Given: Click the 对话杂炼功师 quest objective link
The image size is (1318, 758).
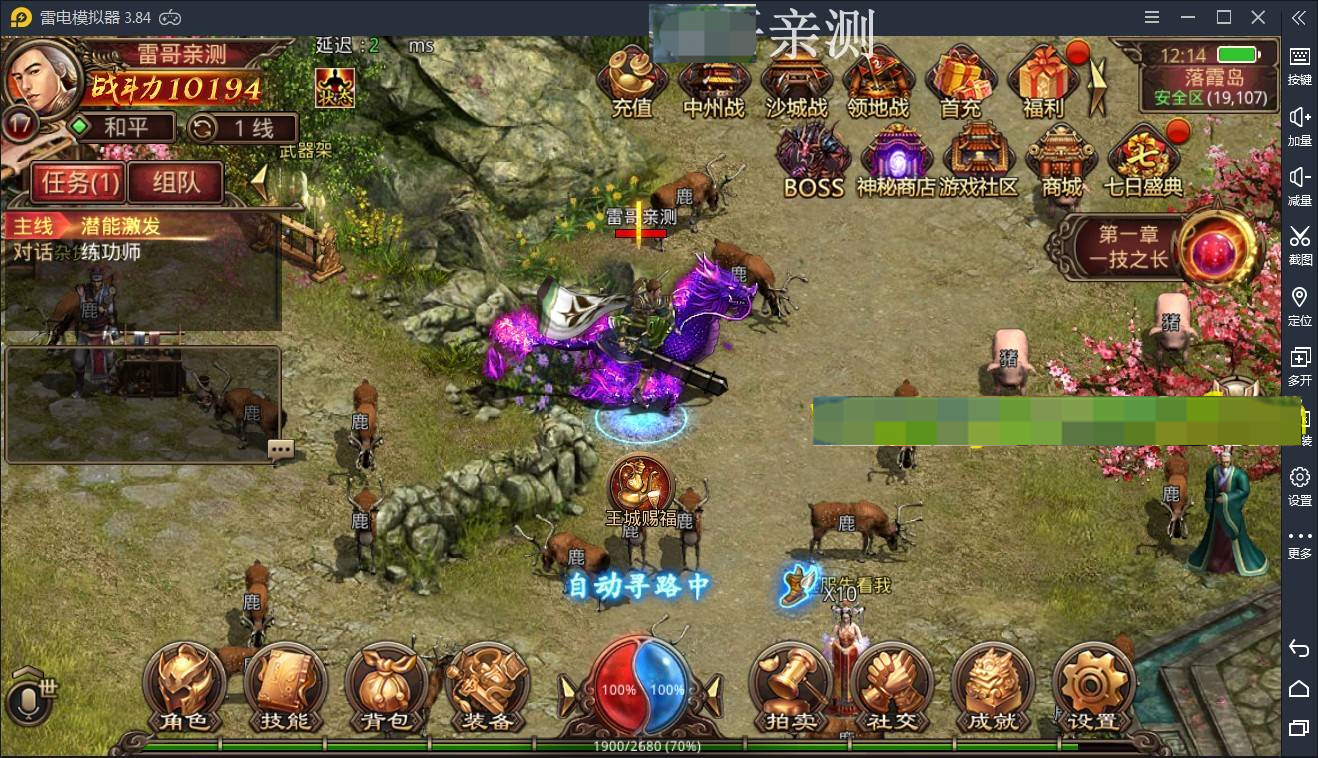Looking at the screenshot, I should pos(75,252).
